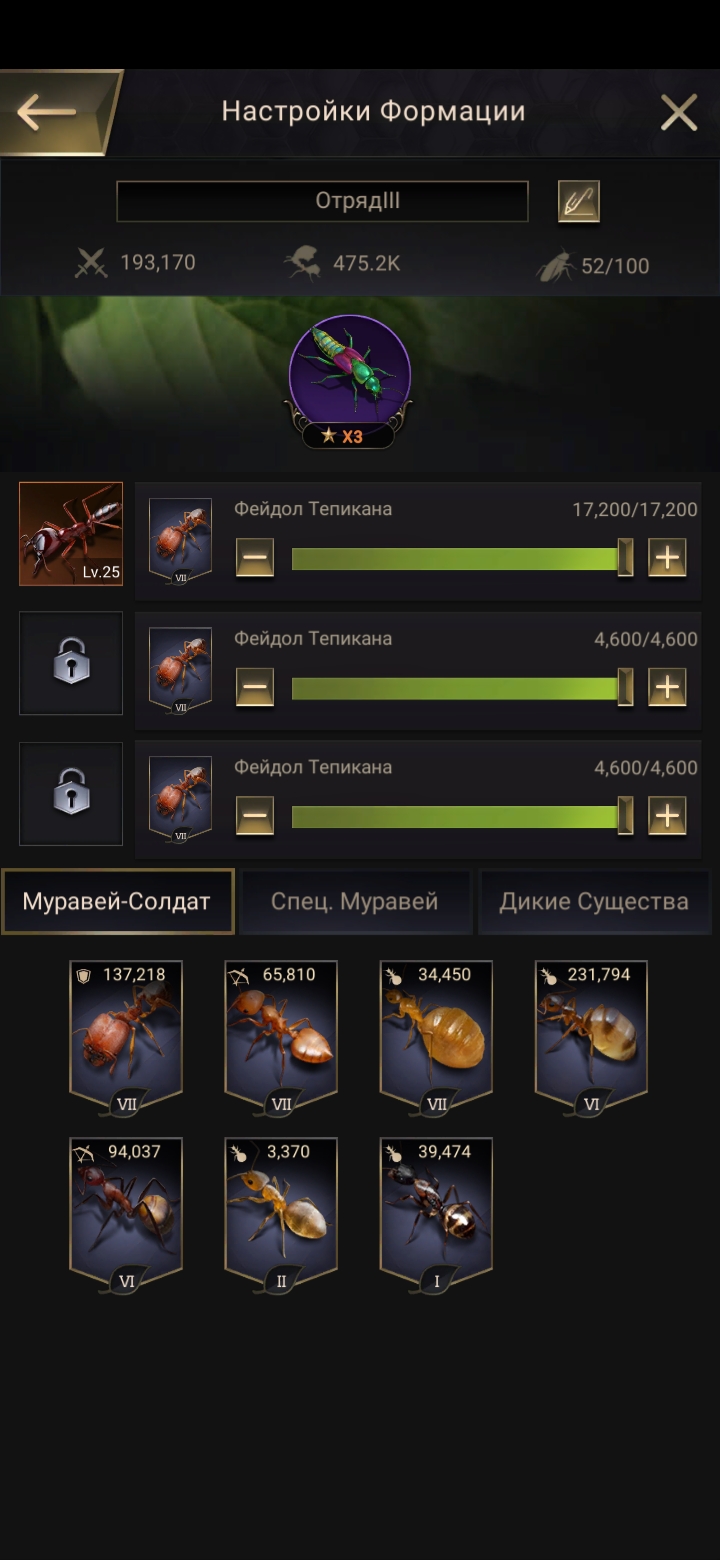
Task: Pick the ant card with 34,450 troops
Action: tap(436, 1035)
